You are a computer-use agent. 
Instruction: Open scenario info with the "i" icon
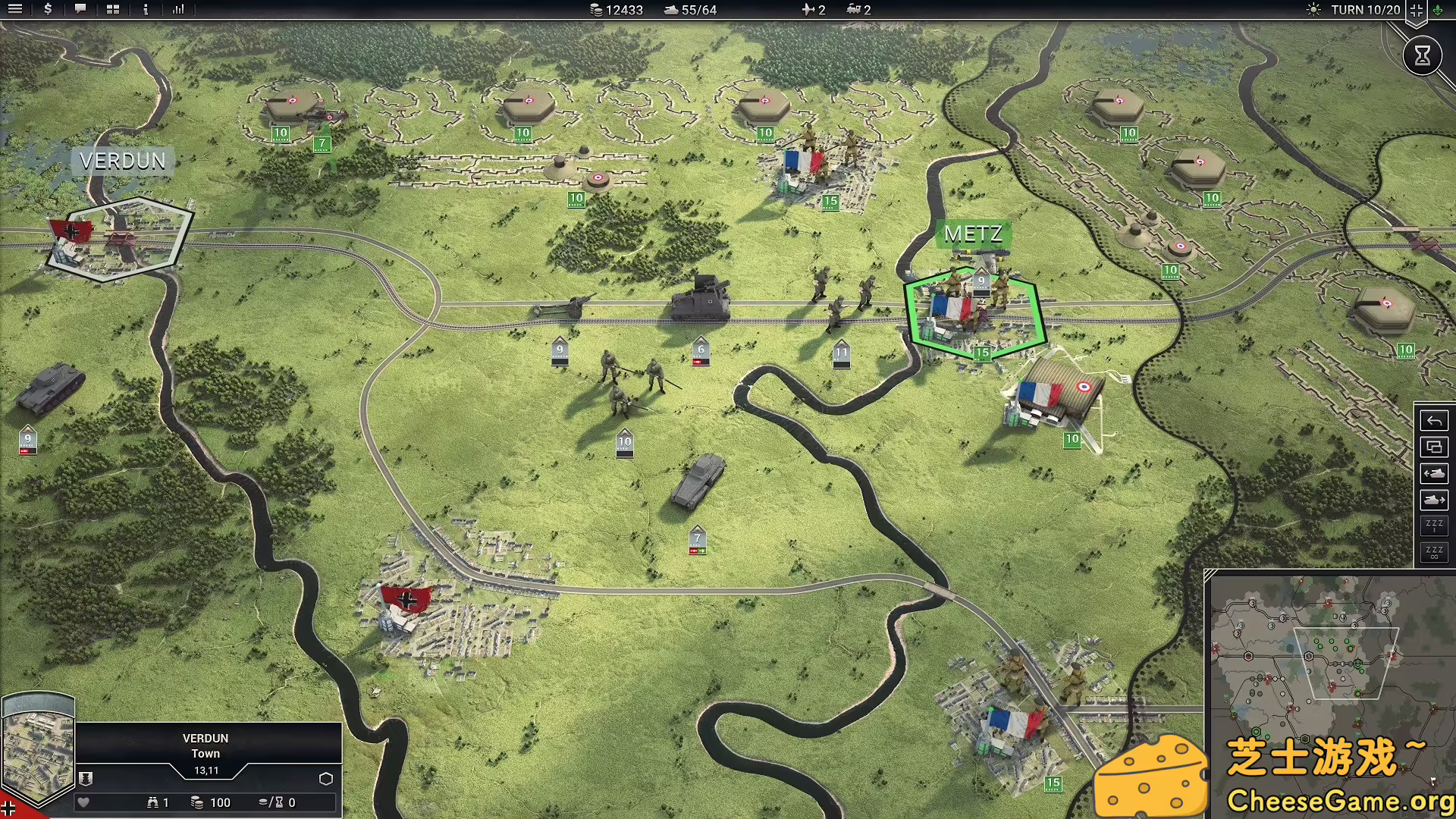(145, 10)
